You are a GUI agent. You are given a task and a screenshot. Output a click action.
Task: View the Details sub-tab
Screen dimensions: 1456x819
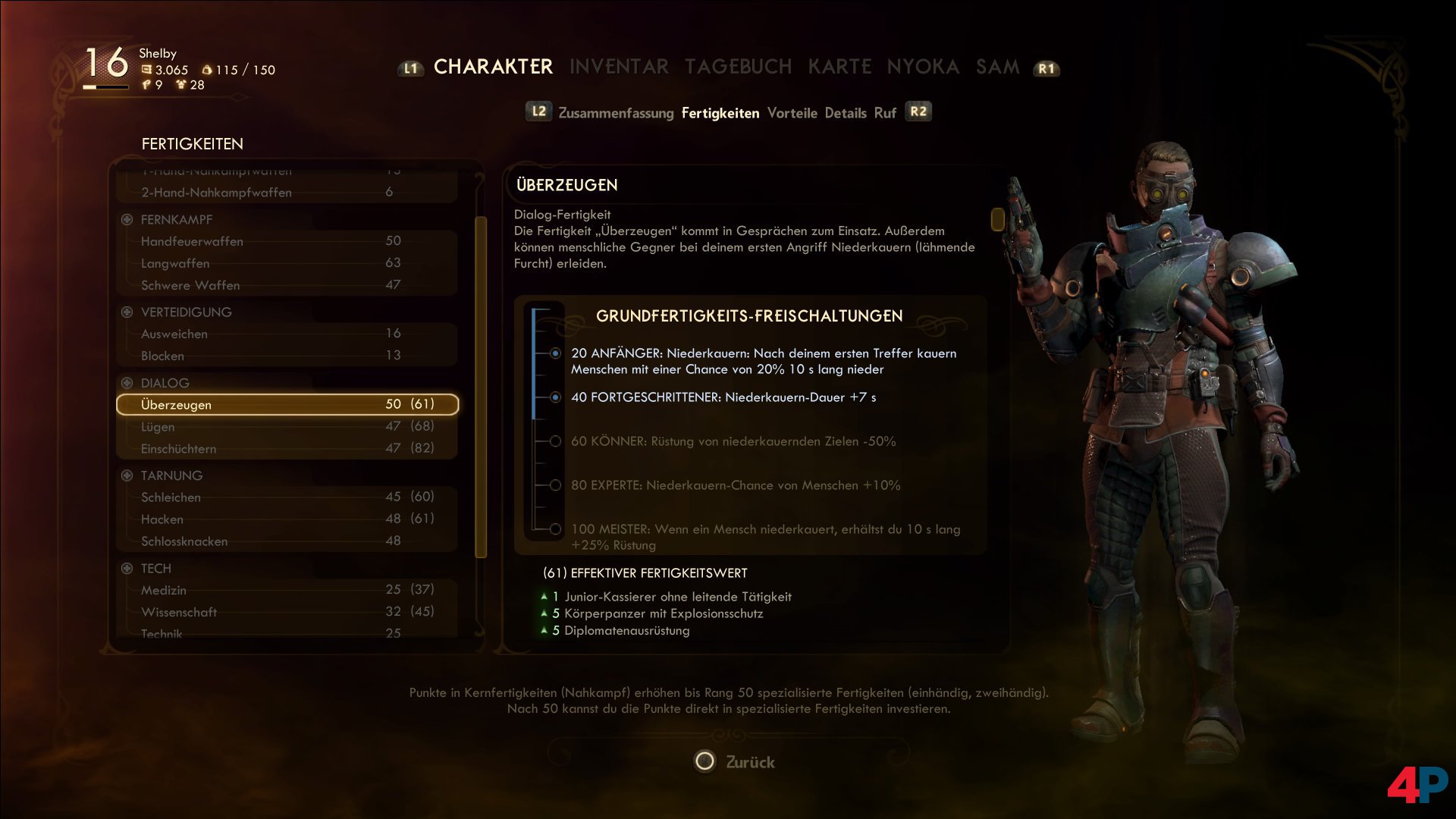pos(845,113)
